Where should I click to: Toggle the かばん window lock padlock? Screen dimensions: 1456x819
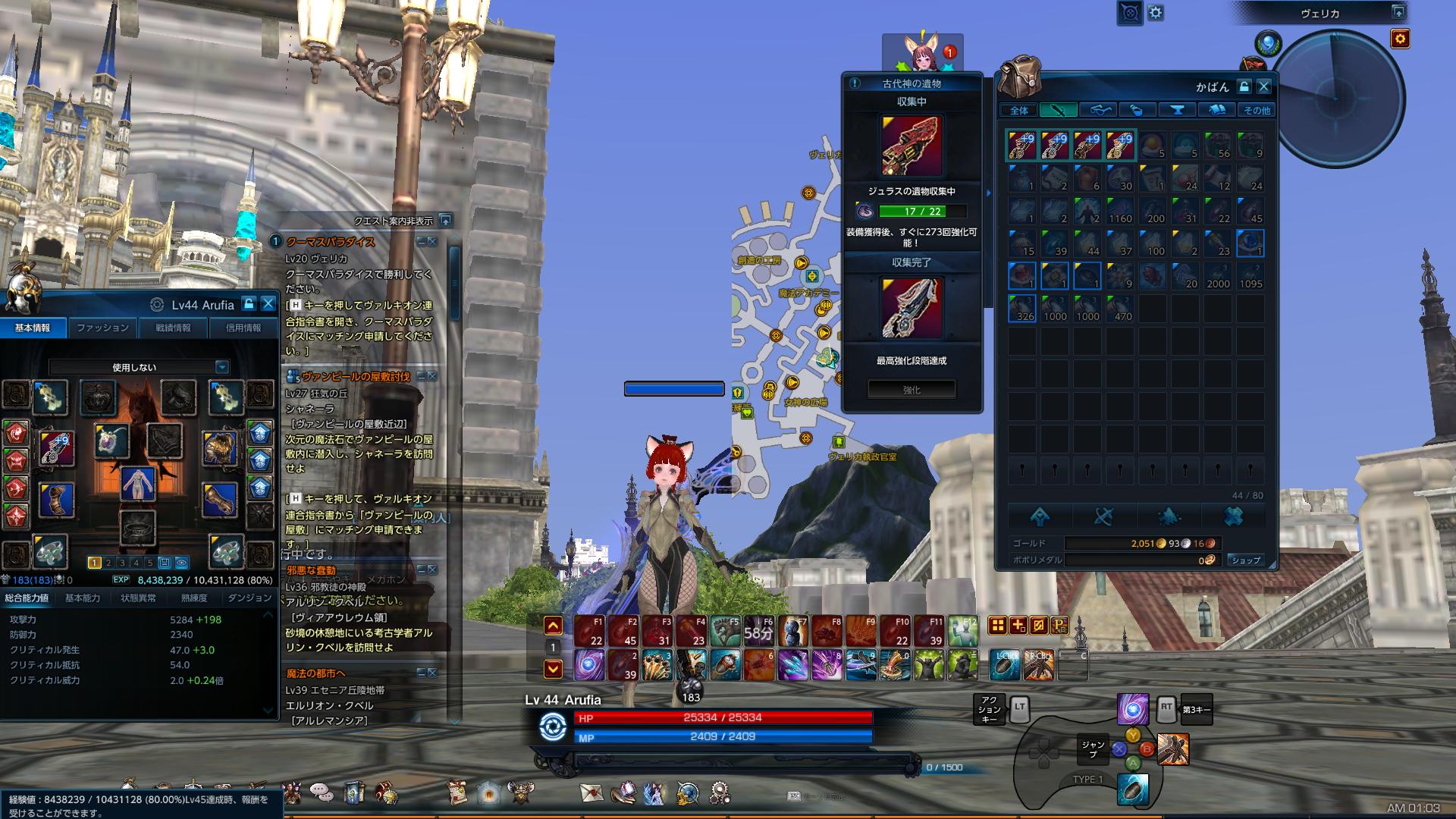[1244, 86]
